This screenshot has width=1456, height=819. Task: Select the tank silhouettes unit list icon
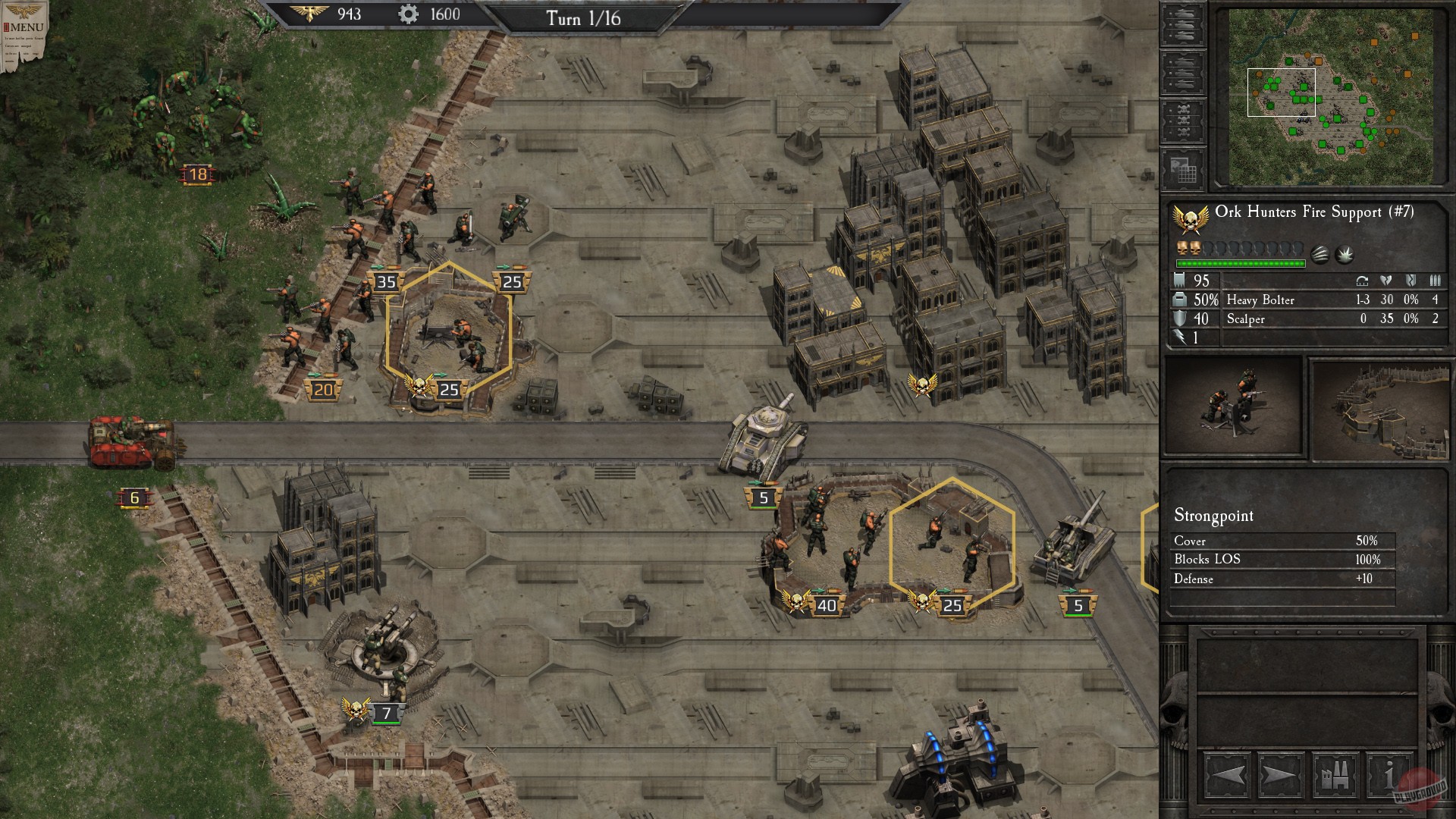point(1183,24)
